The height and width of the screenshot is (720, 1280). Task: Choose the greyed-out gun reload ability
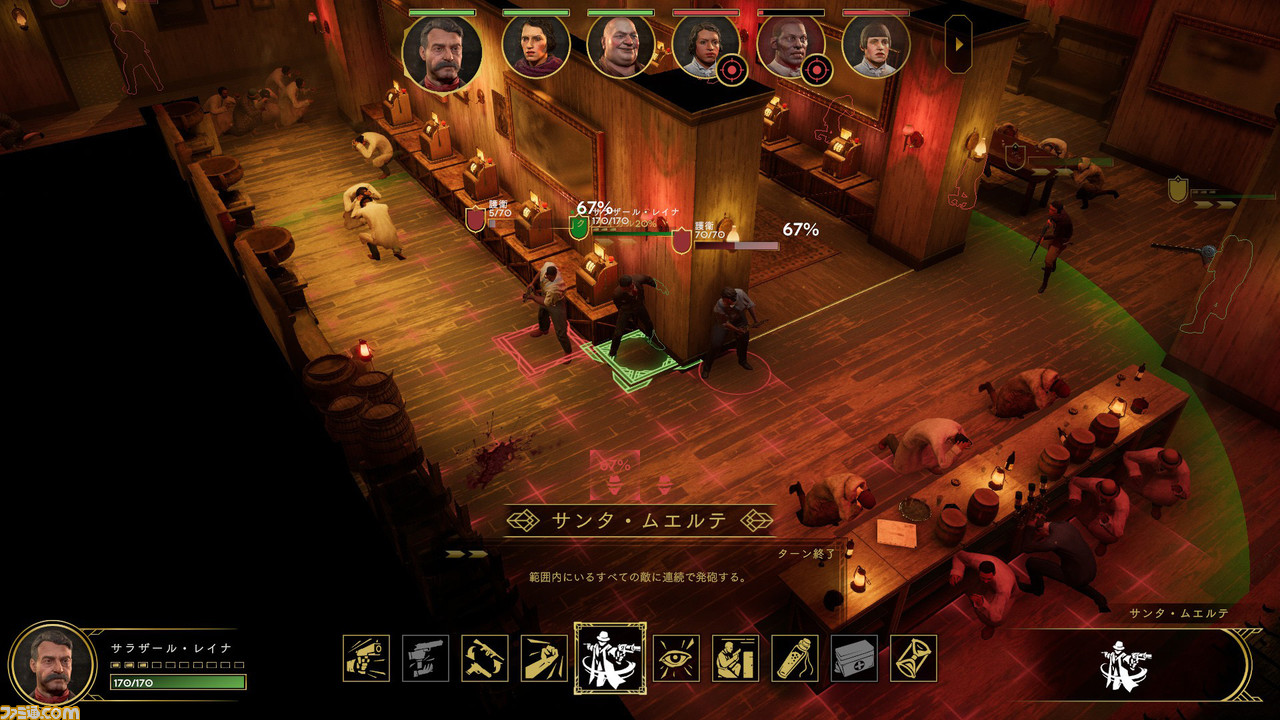point(425,658)
